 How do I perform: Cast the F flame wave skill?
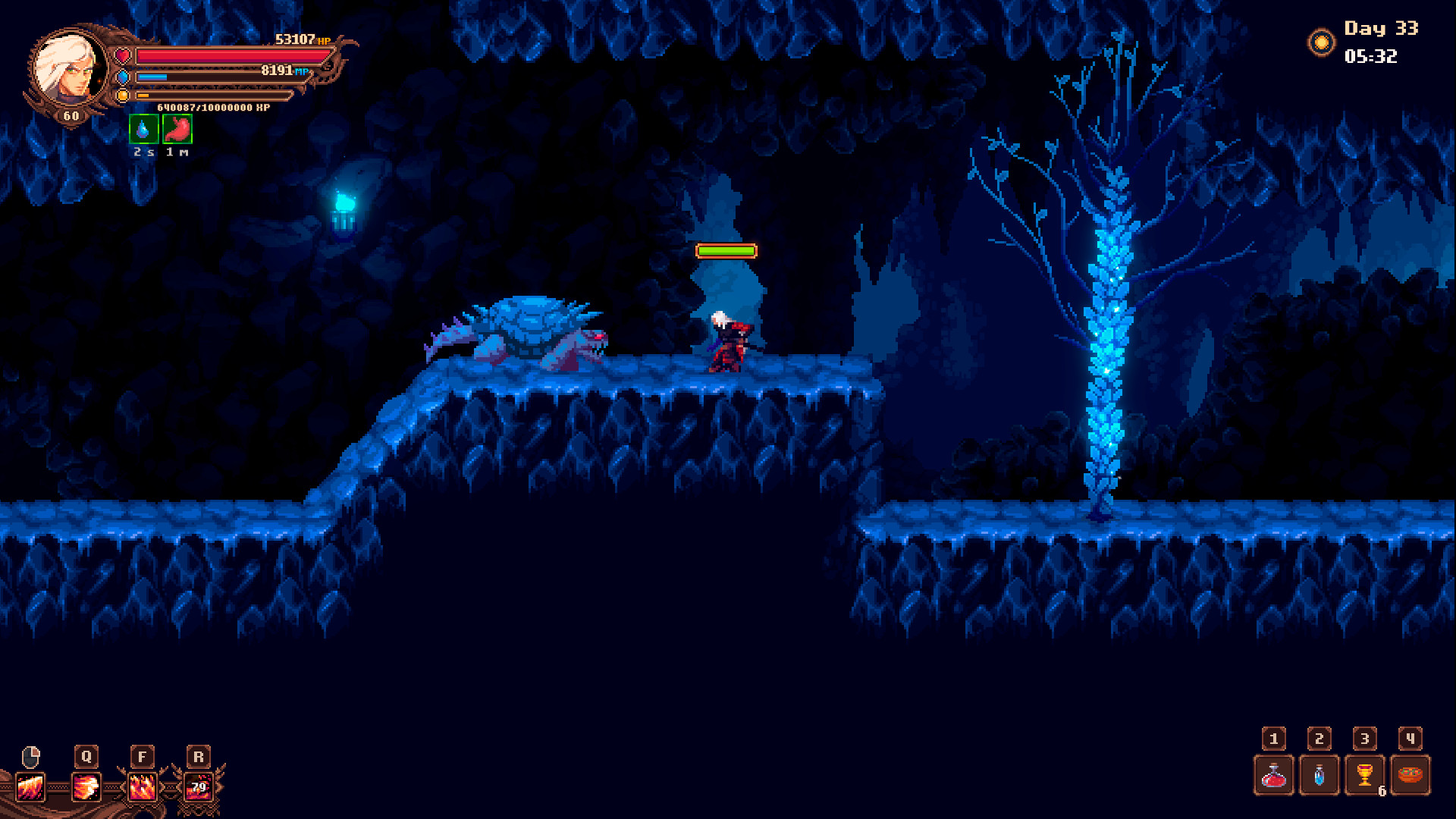140,789
